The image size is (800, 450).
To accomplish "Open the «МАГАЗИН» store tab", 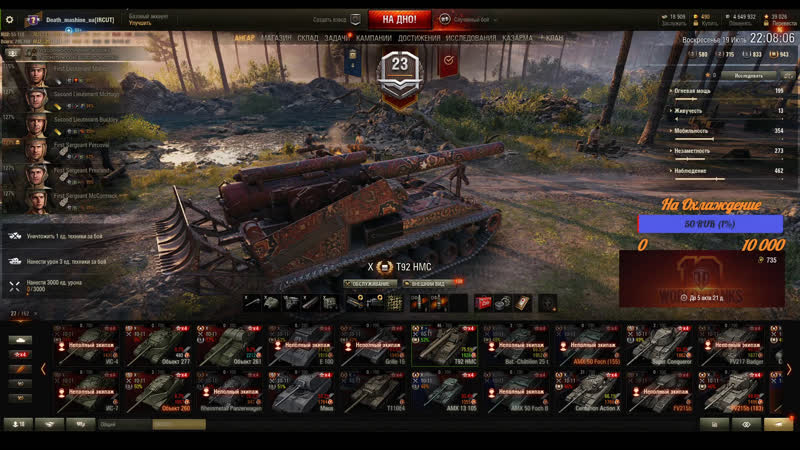I will [x=276, y=38].
